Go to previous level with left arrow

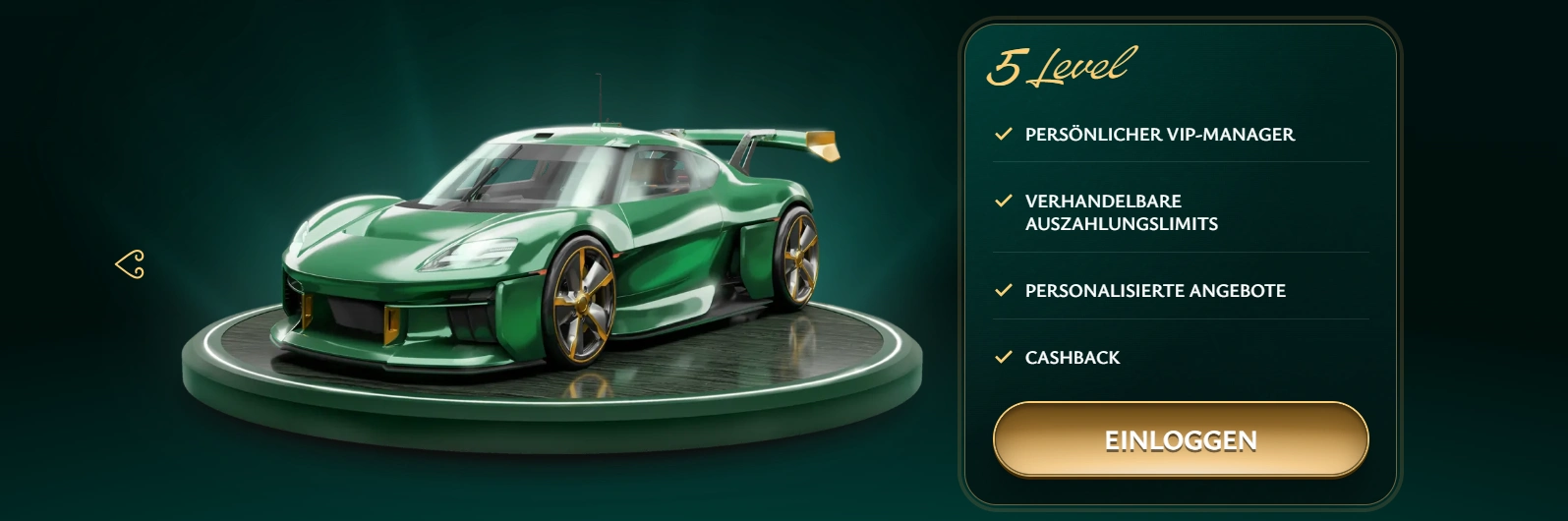tap(131, 264)
